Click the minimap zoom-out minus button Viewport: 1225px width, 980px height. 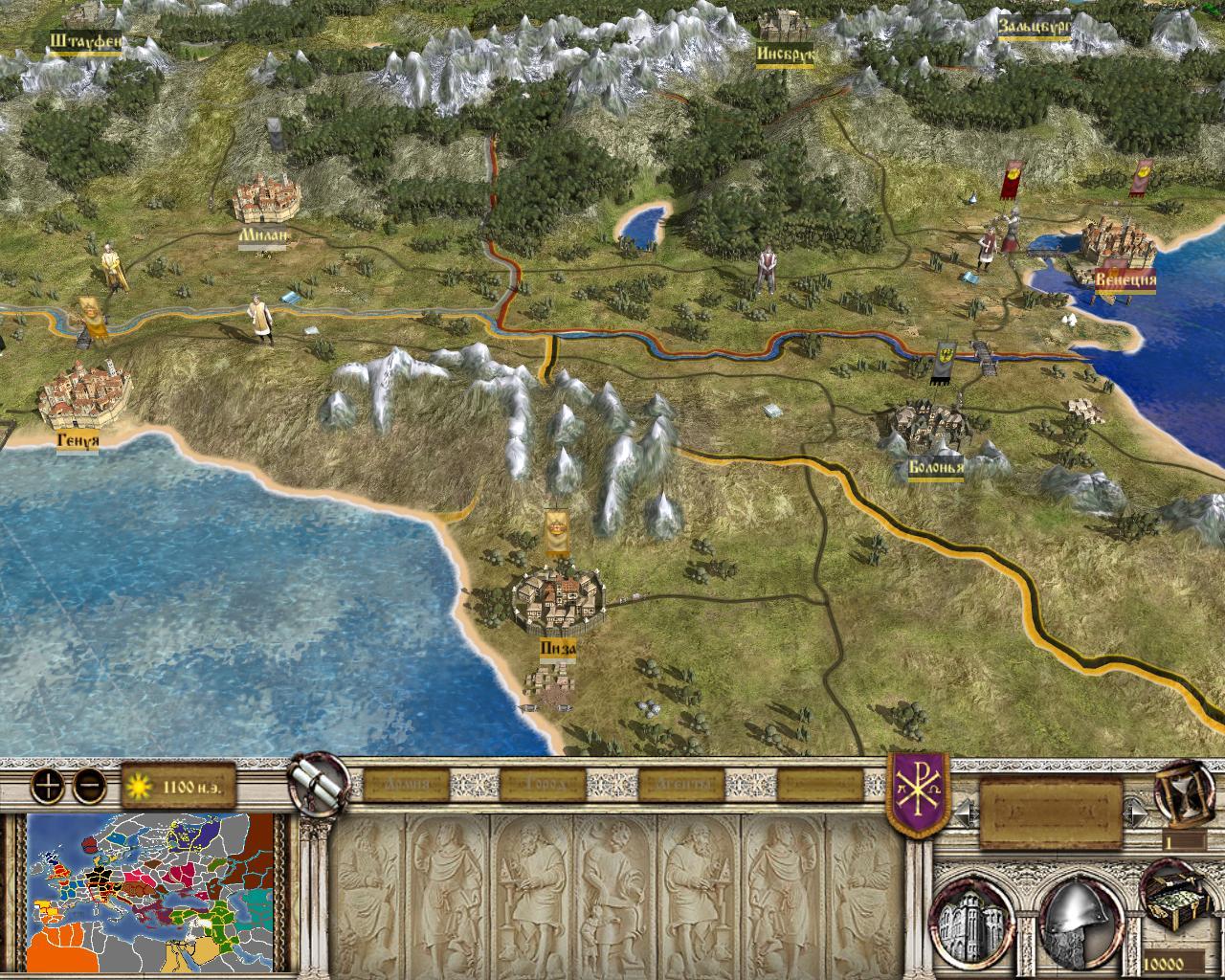point(90,787)
